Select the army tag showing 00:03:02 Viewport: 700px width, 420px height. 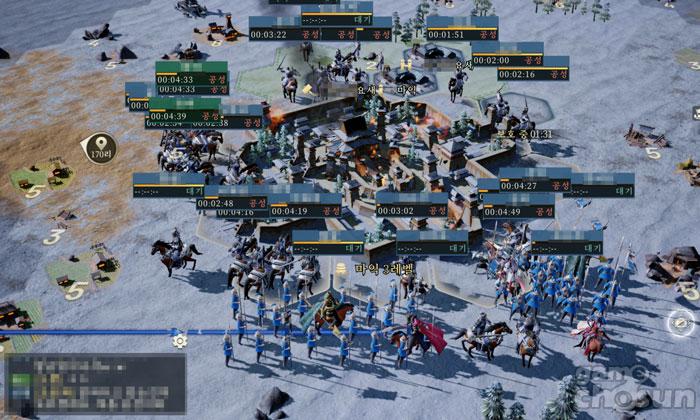click(412, 211)
